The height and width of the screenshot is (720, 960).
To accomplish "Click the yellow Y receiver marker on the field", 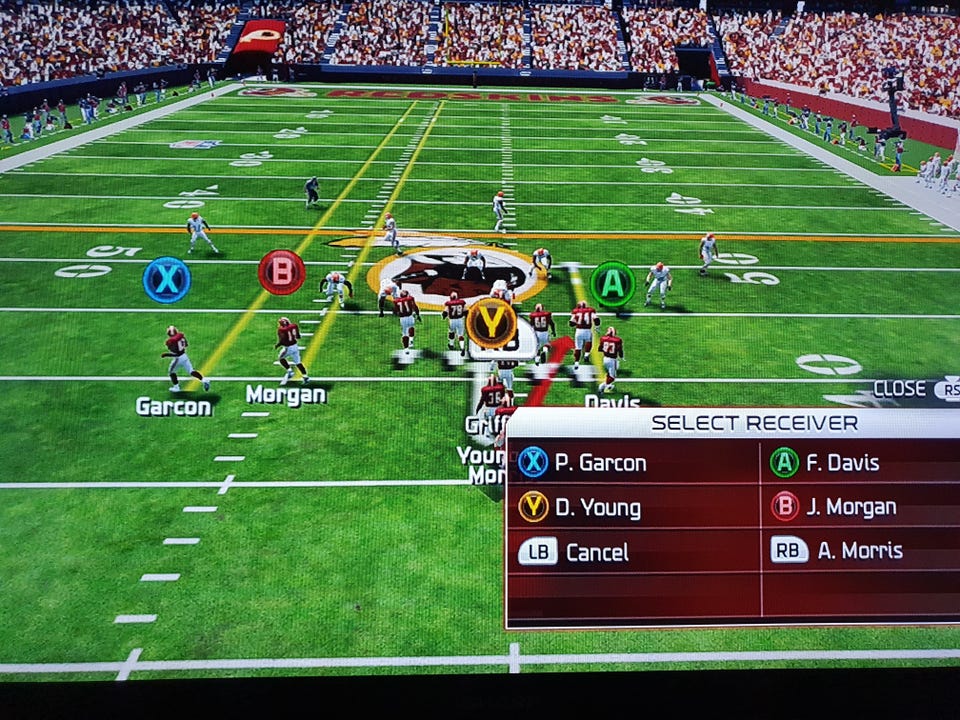I will (491, 322).
